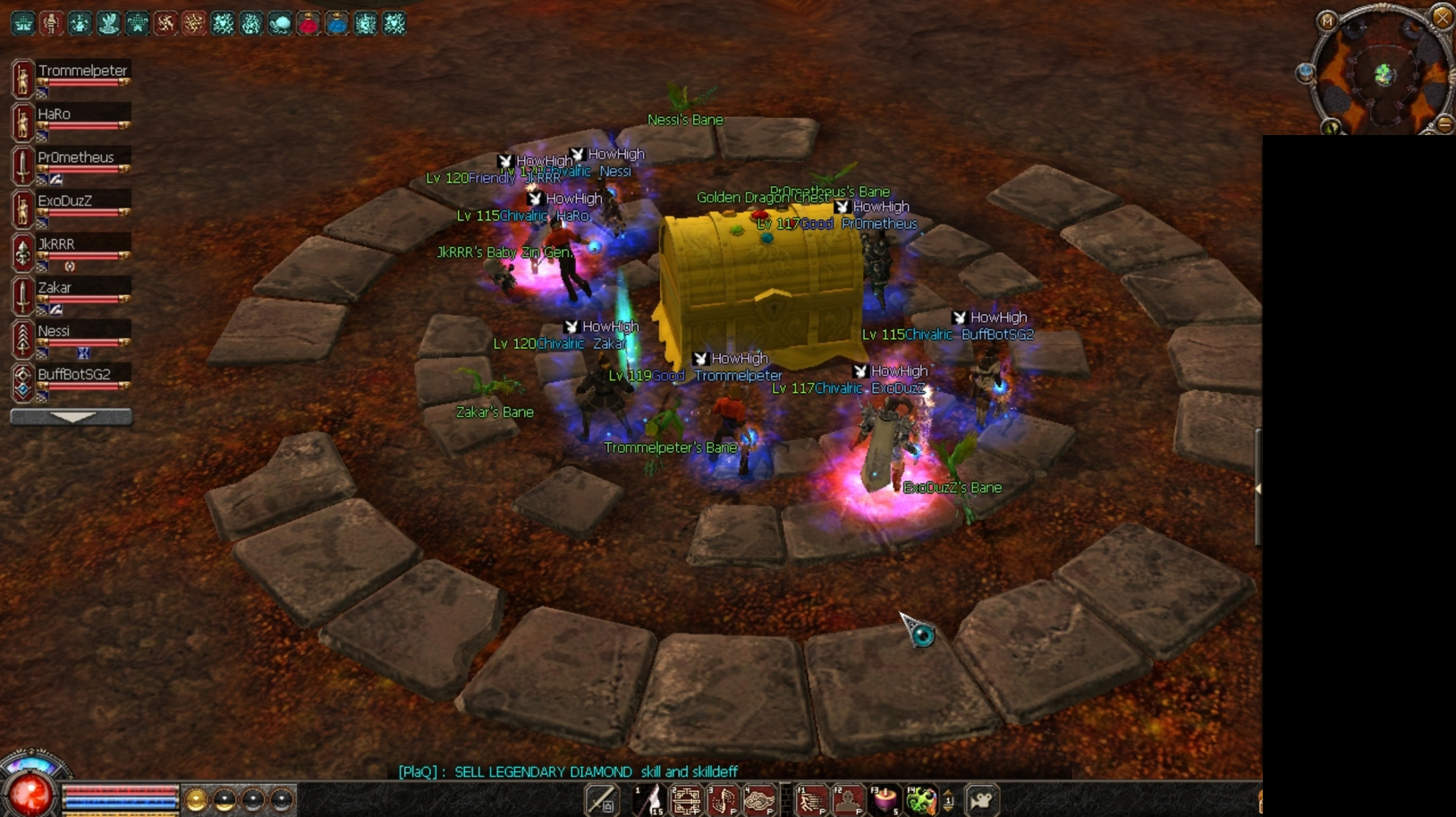Open the camera button on the hotbar
Screen dimensions: 1456x817
tap(981, 800)
